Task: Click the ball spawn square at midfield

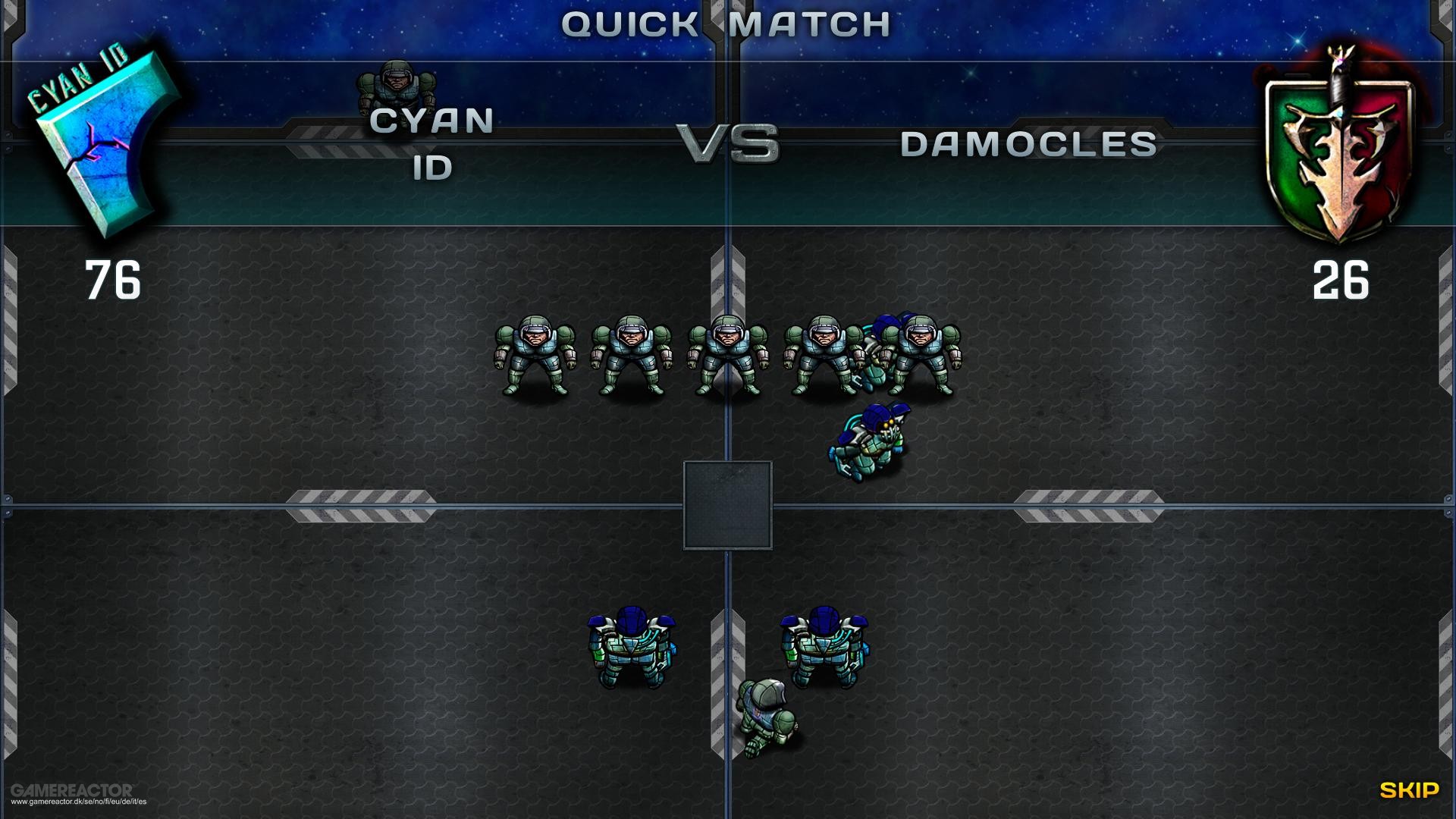Action: [x=726, y=507]
